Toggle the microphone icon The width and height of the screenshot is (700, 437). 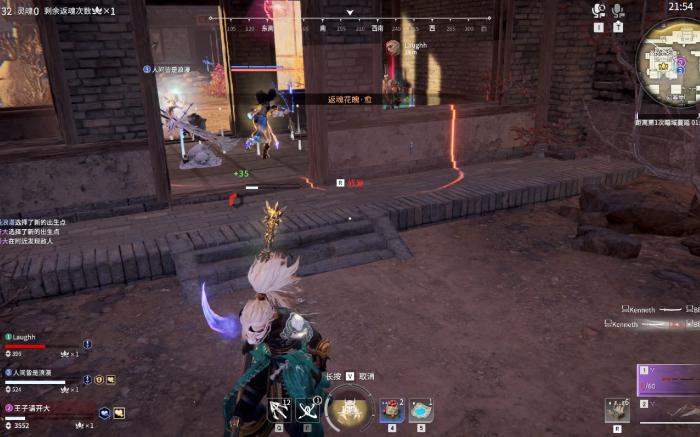click(618, 10)
